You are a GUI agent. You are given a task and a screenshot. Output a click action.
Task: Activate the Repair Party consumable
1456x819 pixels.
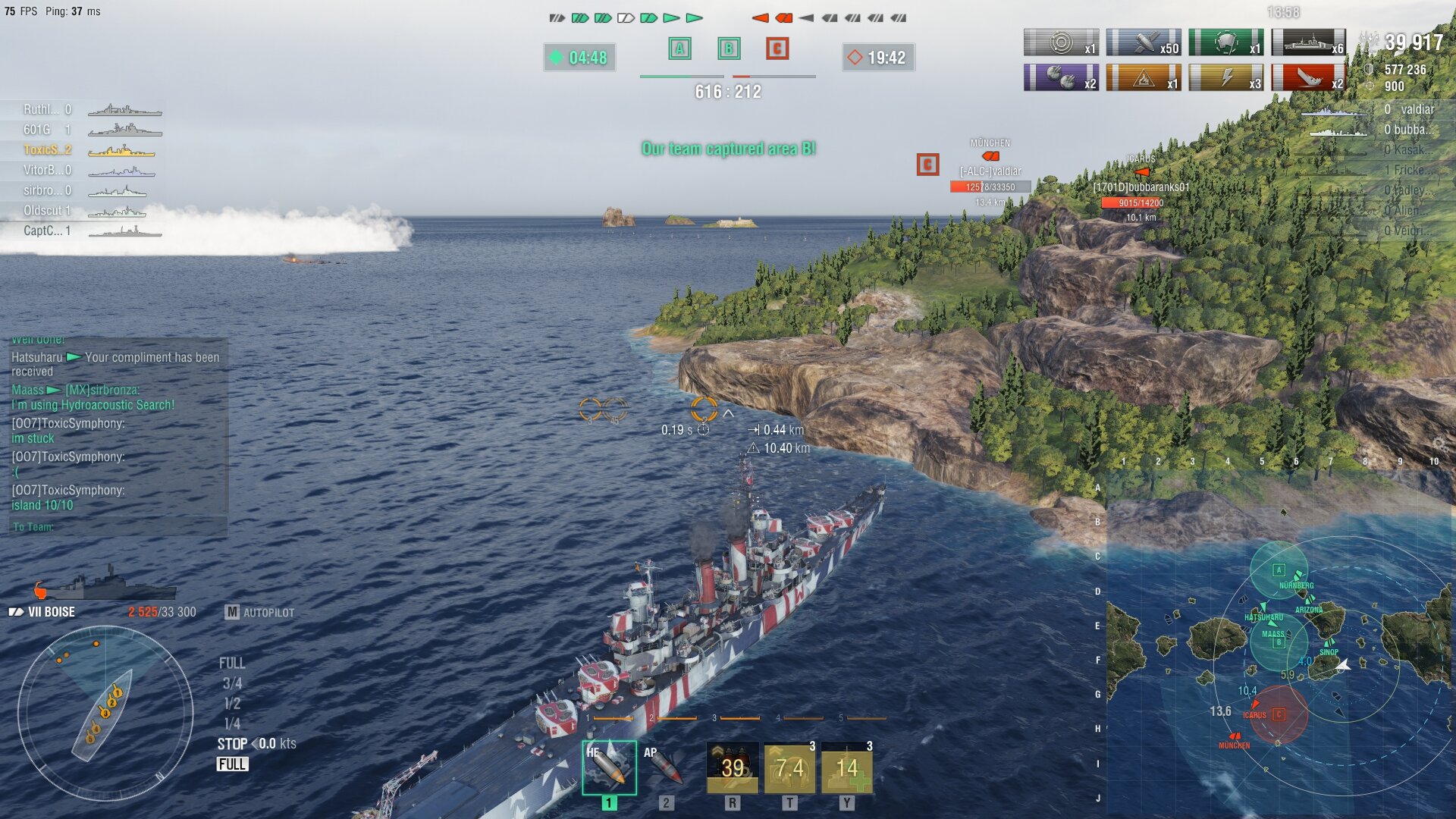point(847,767)
